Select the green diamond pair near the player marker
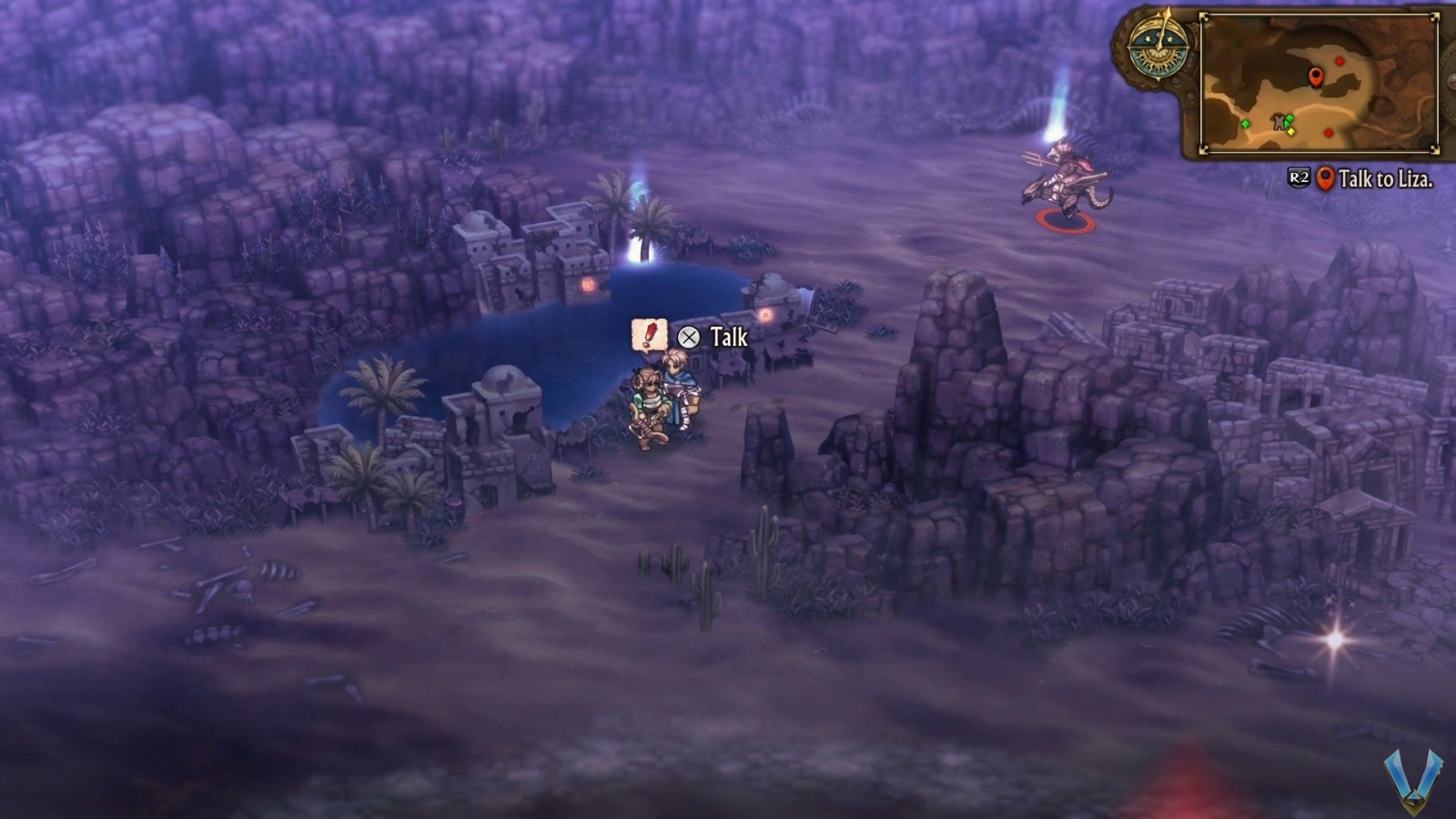1456x819 pixels. [x=1289, y=120]
